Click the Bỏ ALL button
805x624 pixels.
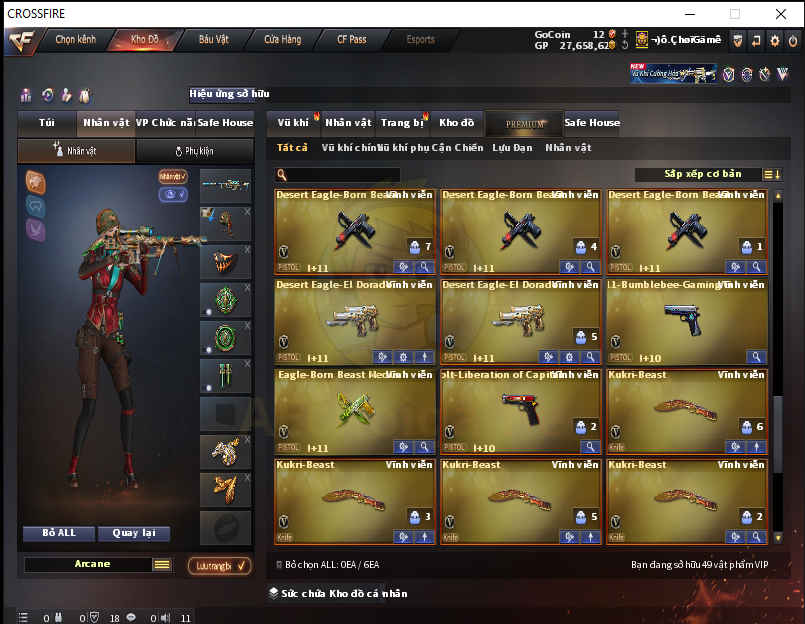click(59, 533)
